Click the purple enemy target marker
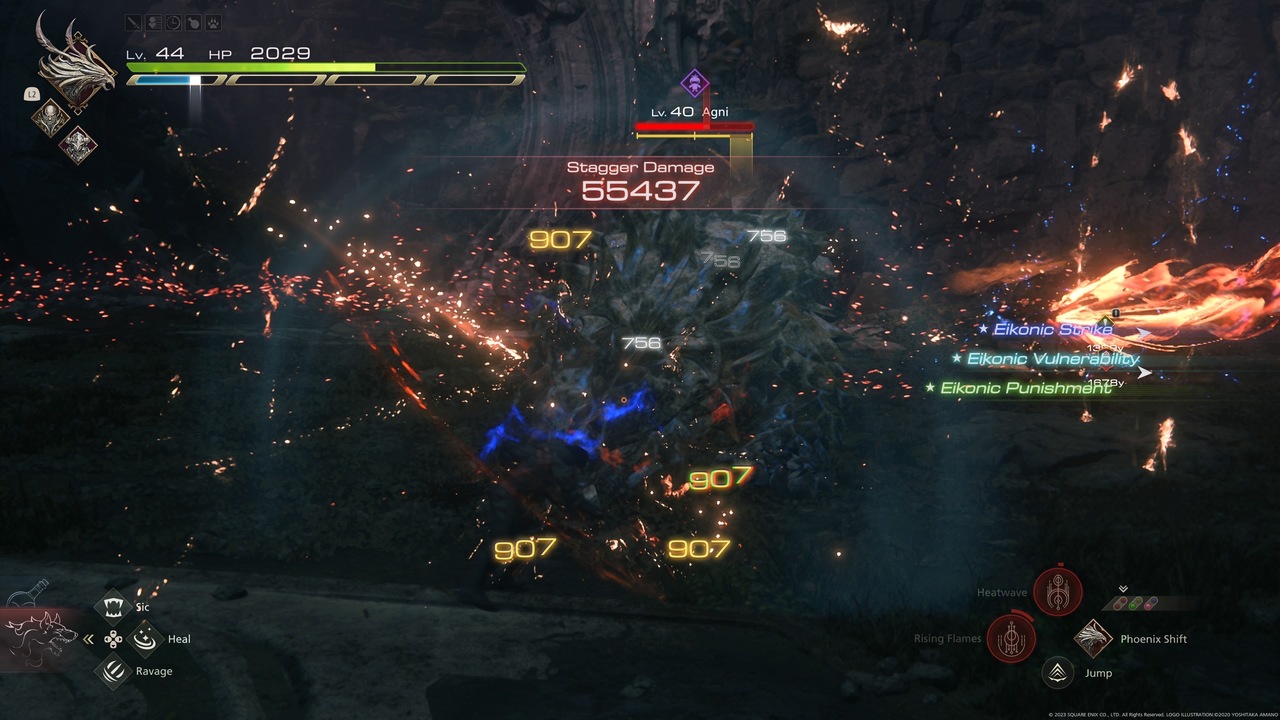1280x720 pixels. 694,82
